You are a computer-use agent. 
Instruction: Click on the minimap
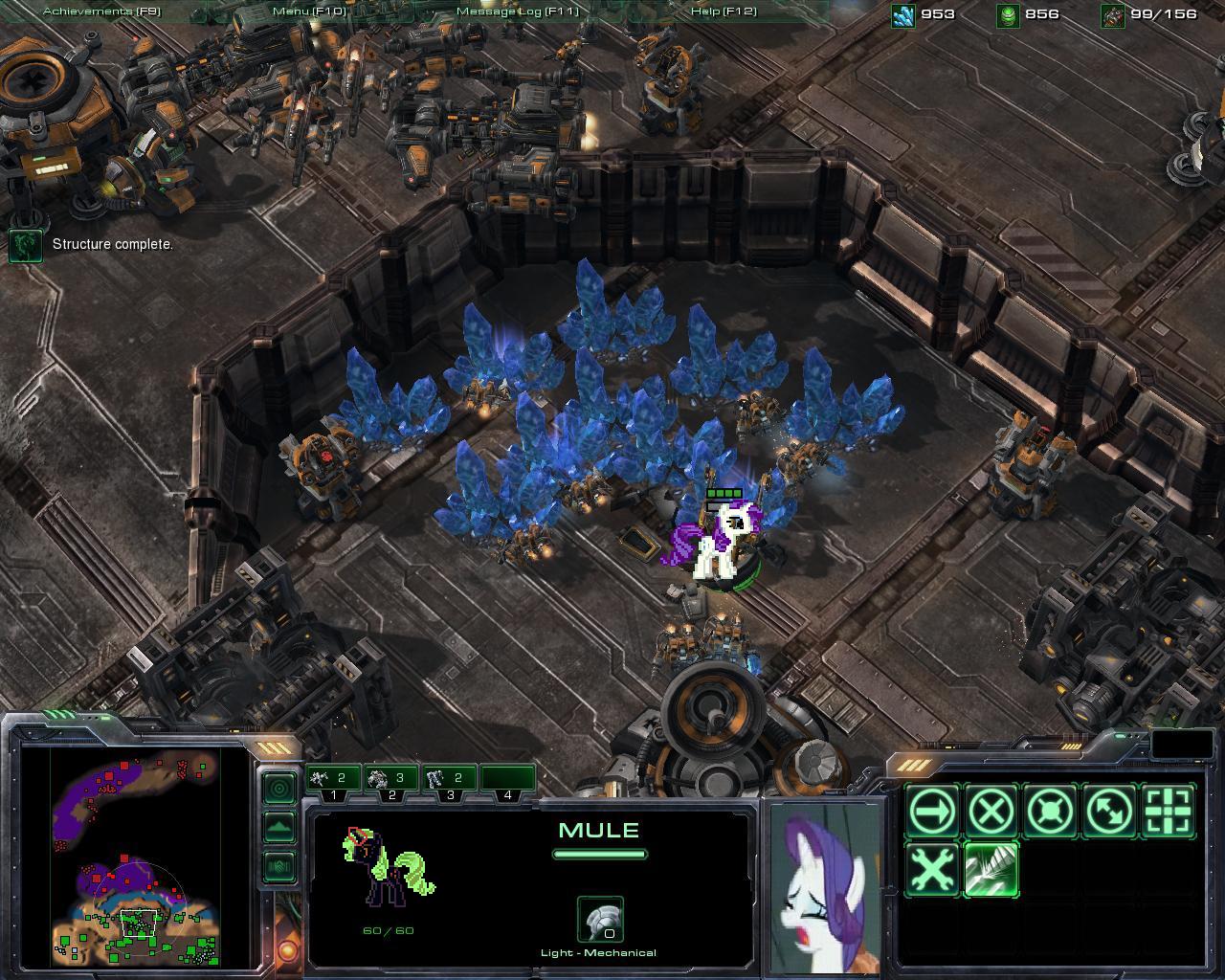click(x=136, y=857)
